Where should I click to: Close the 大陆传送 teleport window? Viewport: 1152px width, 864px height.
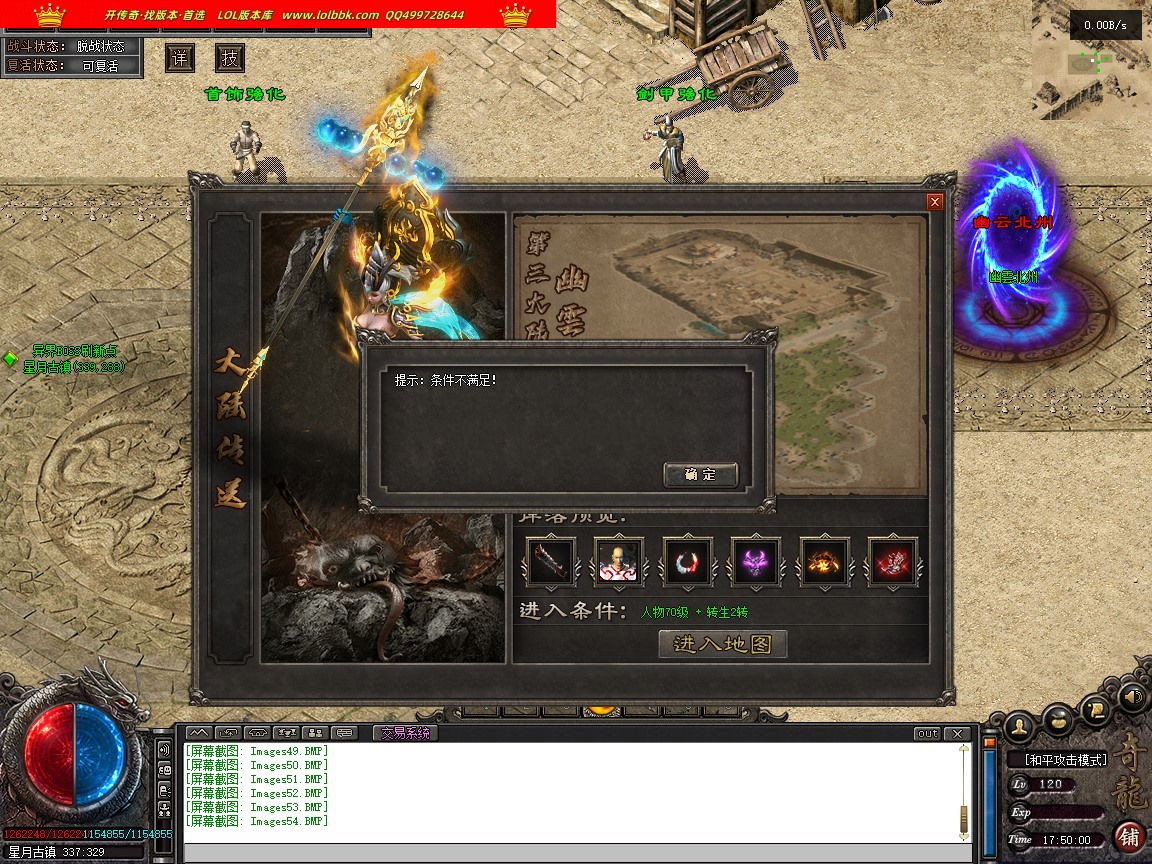(x=935, y=202)
